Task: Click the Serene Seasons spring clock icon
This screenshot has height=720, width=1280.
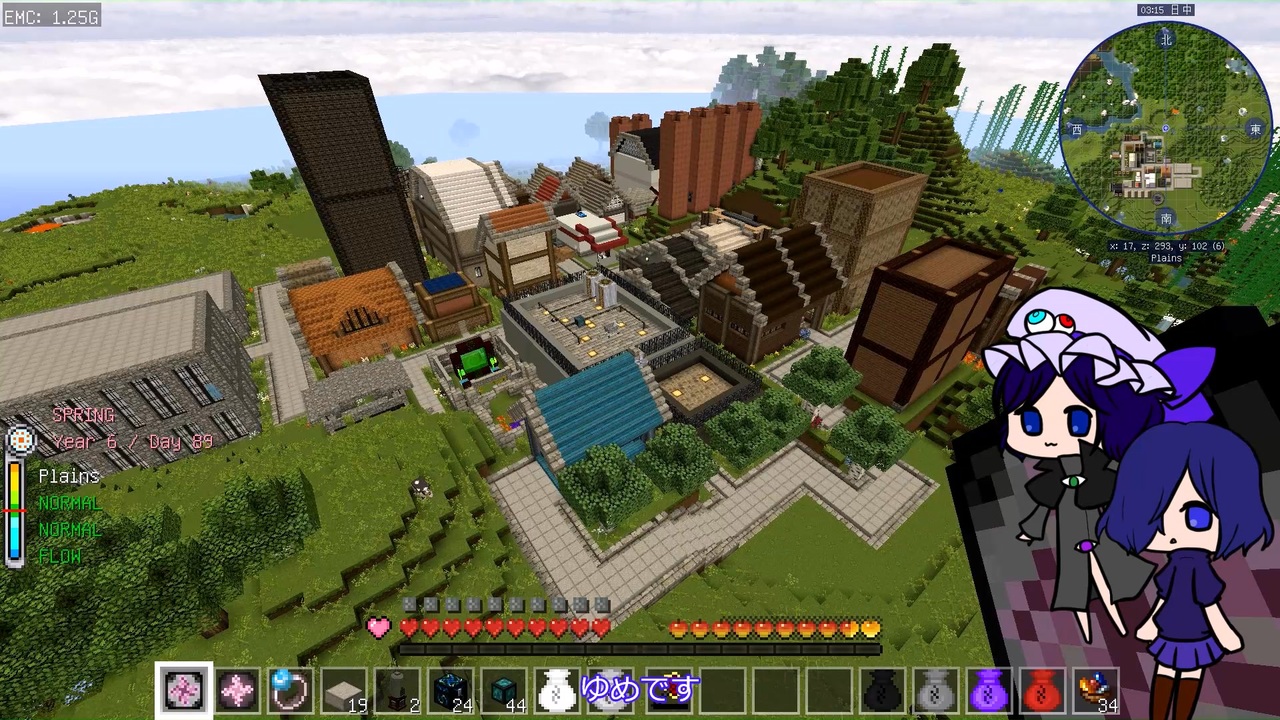Action: click(22, 440)
